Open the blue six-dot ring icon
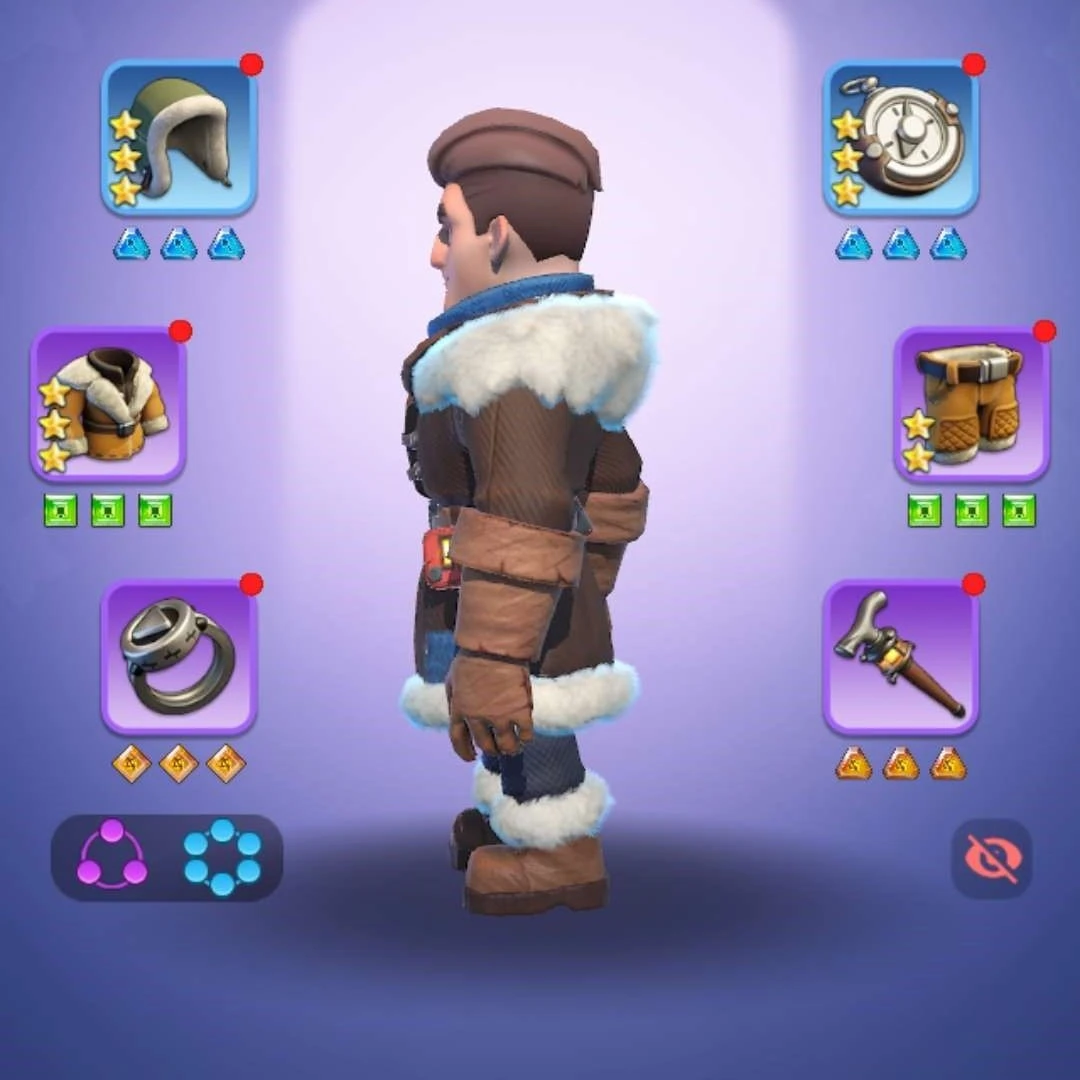Image resolution: width=1080 pixels, height=1080 pixels. point(222,857)
